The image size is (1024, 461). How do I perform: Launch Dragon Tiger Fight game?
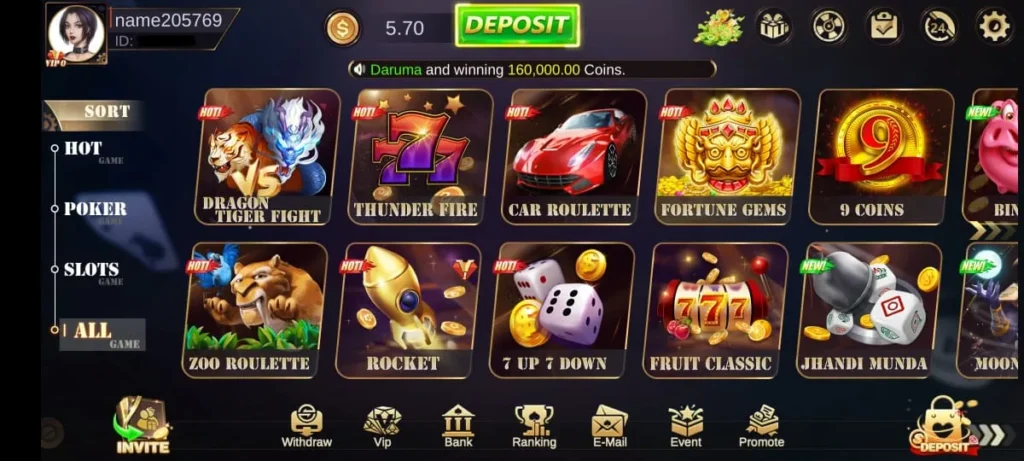pos(266,156)
